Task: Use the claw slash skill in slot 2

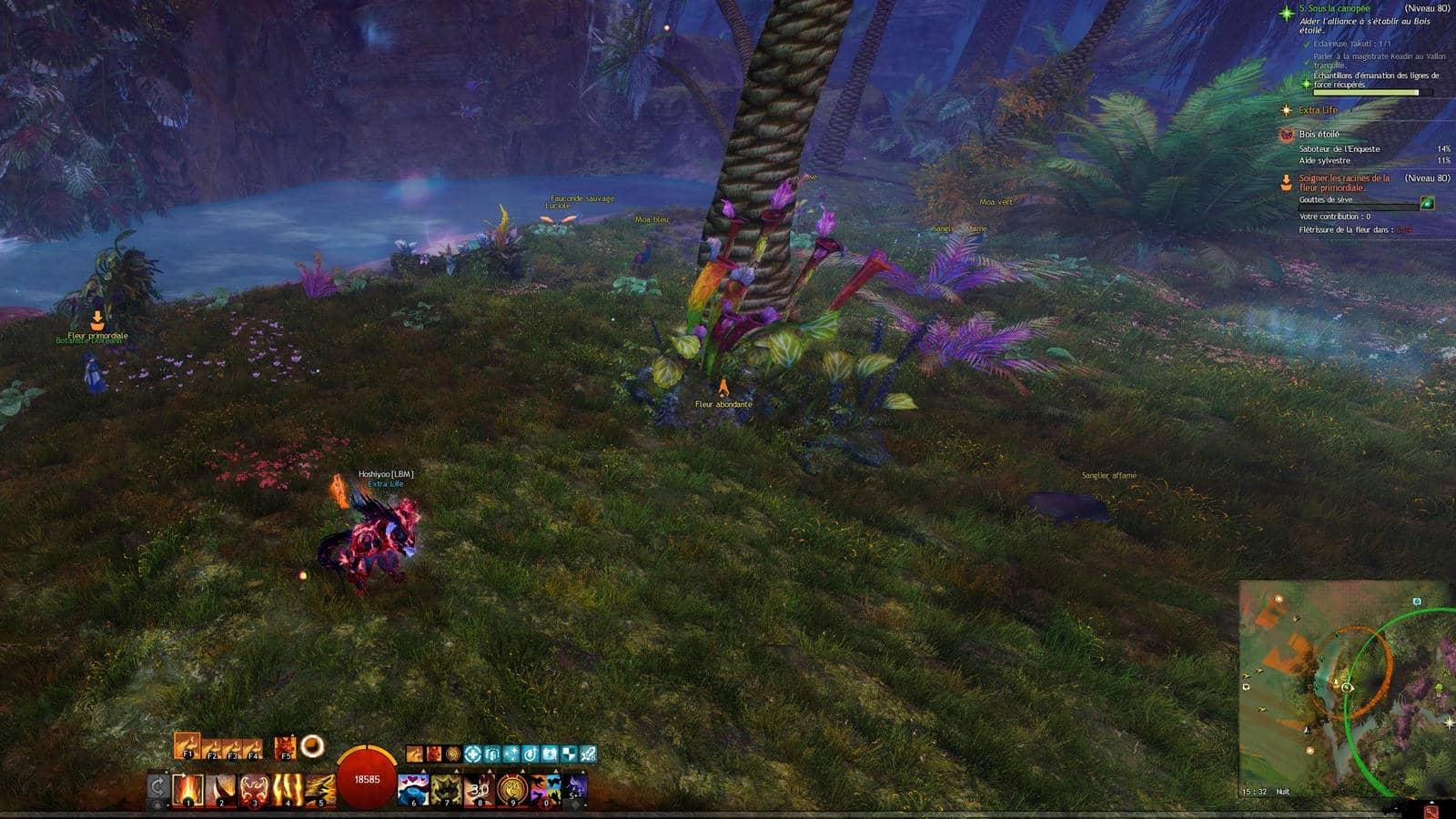Action: (222, 788)
